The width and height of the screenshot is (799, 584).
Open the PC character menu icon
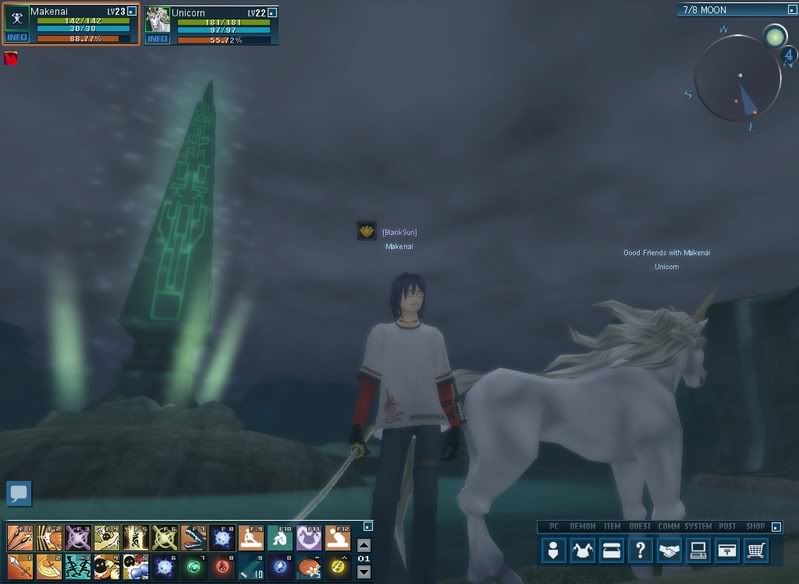(554, 549)
